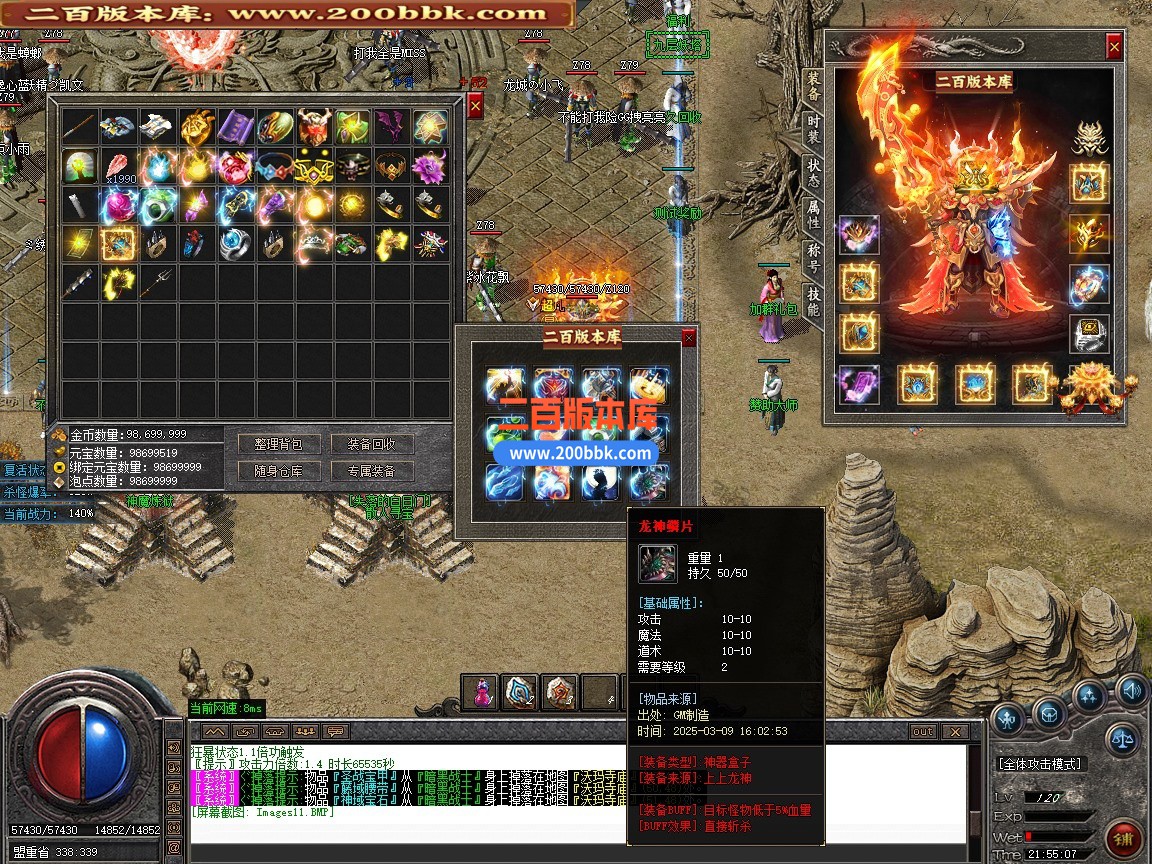Open the 随身仓库 portable warehouse
This screenshot has height=864, width=1152.
click(278, 471)
